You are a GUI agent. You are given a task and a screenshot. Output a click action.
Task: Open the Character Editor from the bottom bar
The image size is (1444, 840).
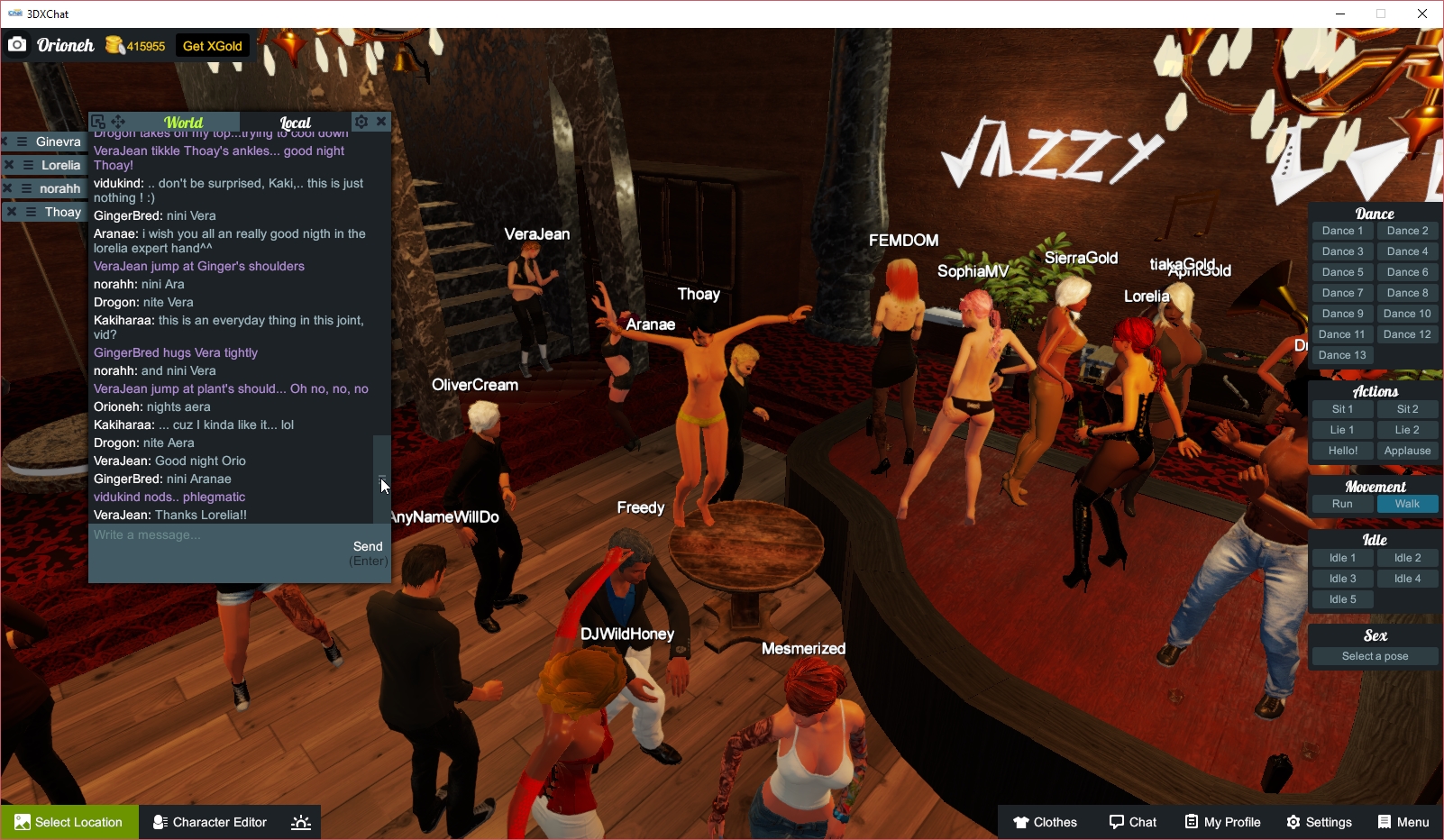point(209,822)
